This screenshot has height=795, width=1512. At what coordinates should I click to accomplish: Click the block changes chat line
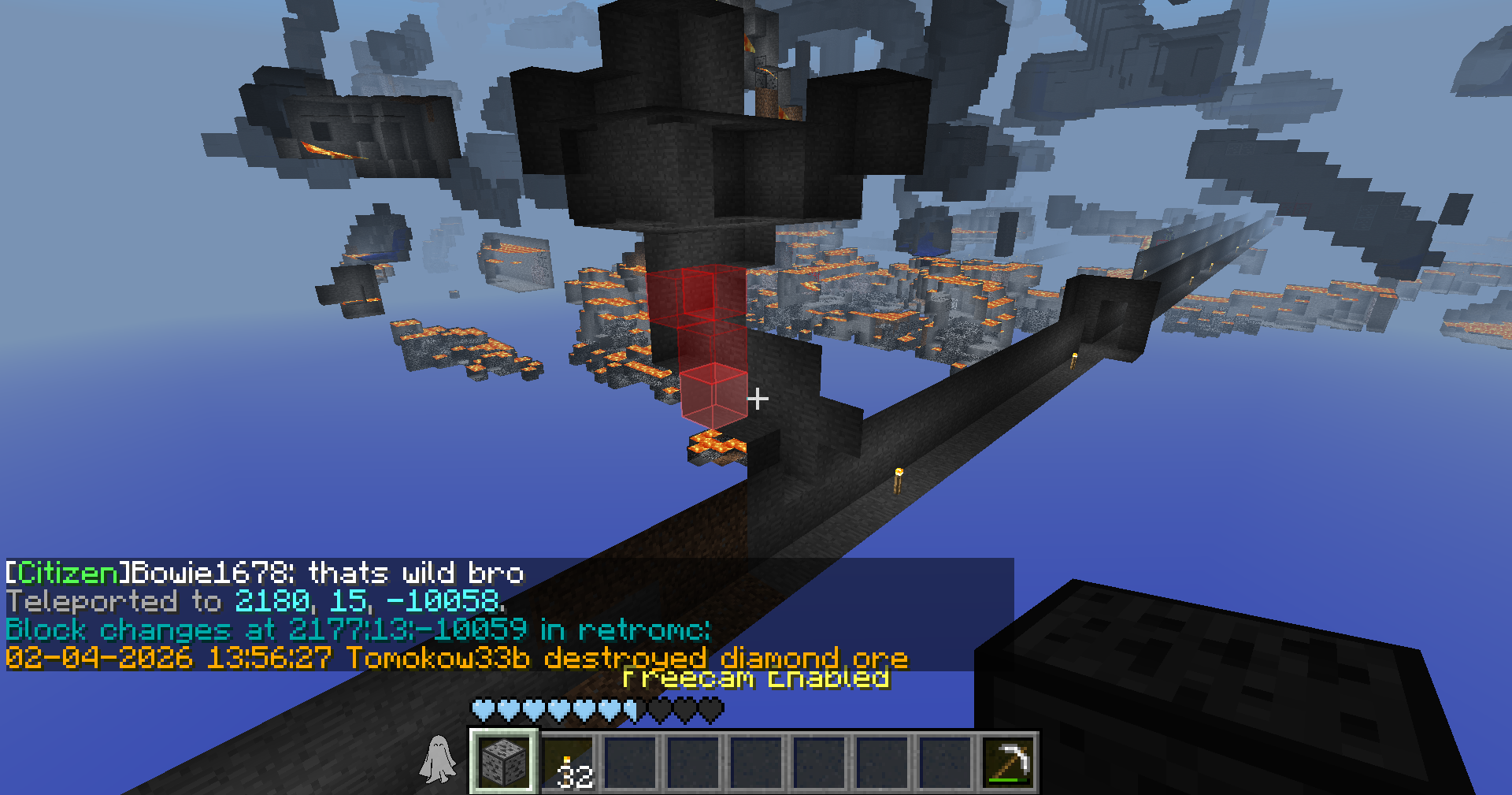(358, 630)
